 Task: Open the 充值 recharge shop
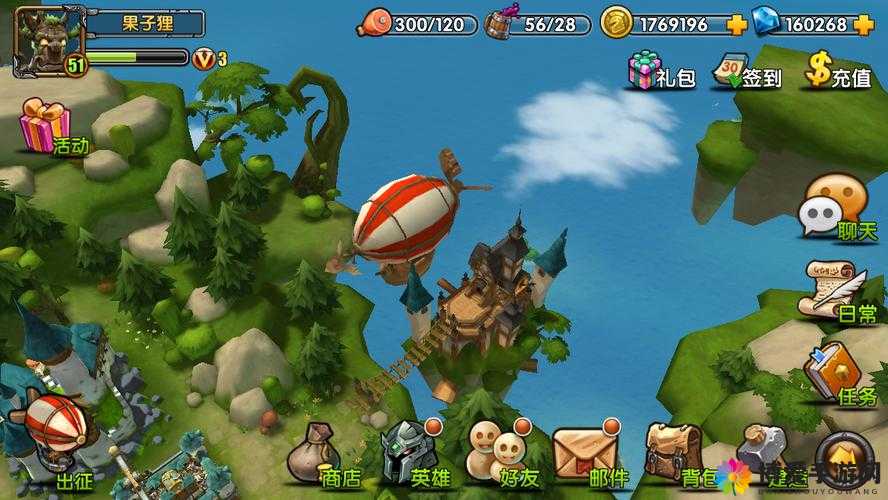838,71
